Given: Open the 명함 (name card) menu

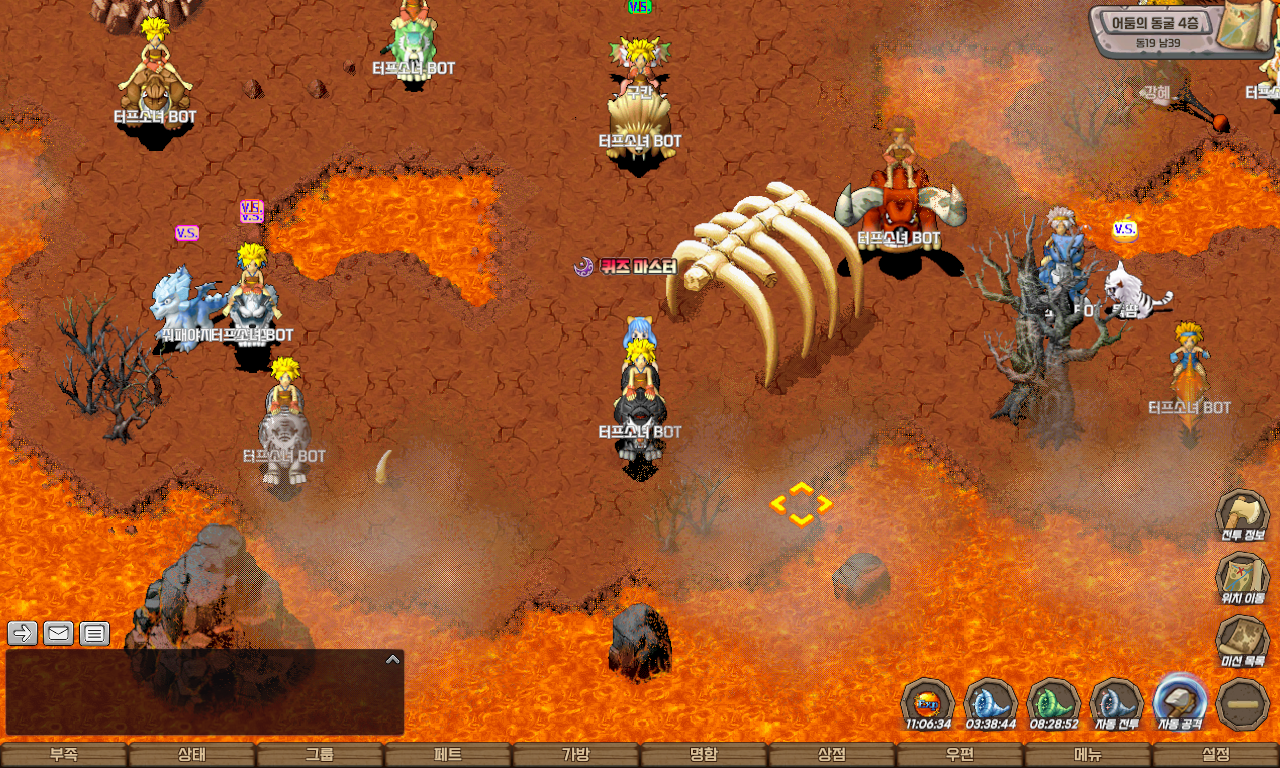Looking at the screenshot, I should (x=704, y=755).
